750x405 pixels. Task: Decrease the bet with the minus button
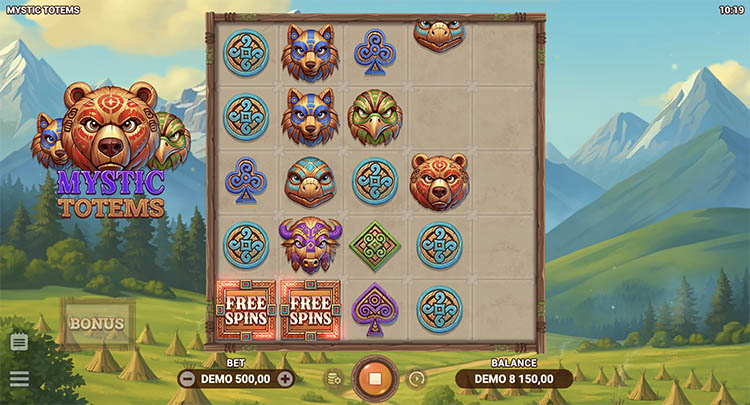click(x=187, y=379)
